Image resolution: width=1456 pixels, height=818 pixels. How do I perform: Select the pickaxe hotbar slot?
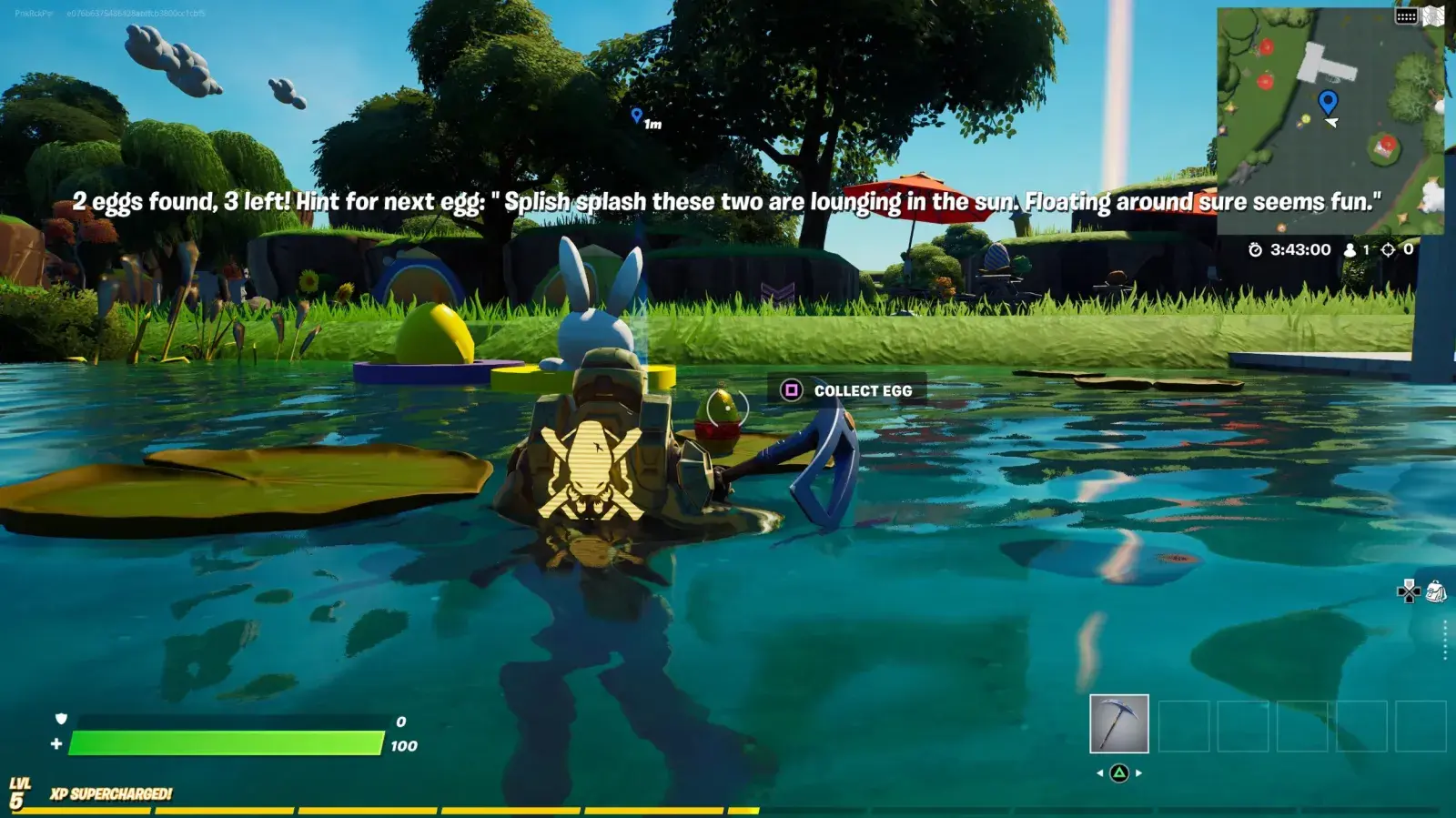pos(1118,723)
